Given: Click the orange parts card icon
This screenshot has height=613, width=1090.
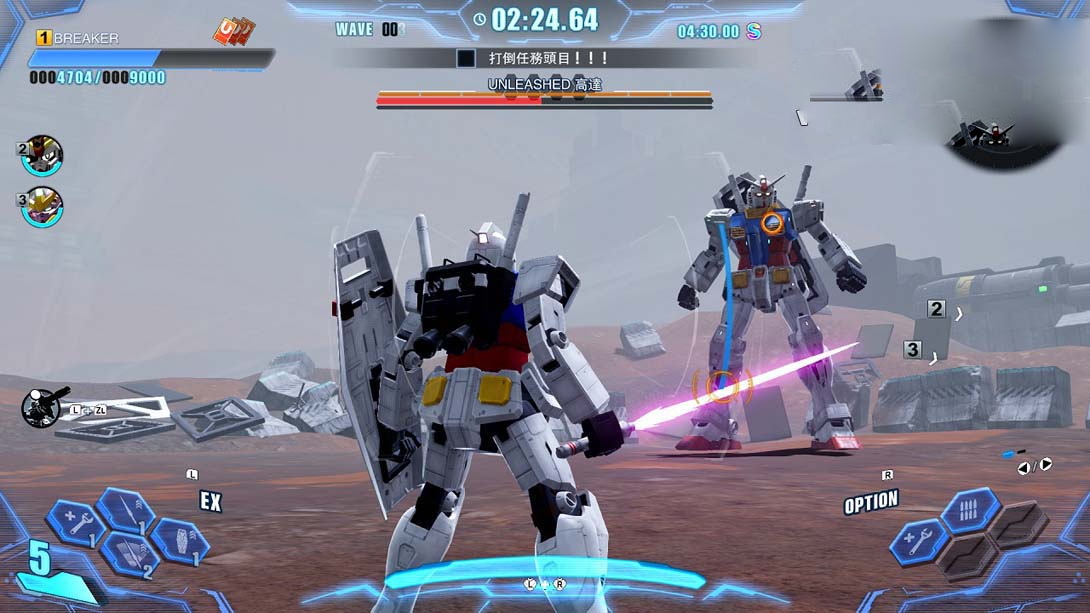Looking at the screenshot, I should tap(233, 32).
